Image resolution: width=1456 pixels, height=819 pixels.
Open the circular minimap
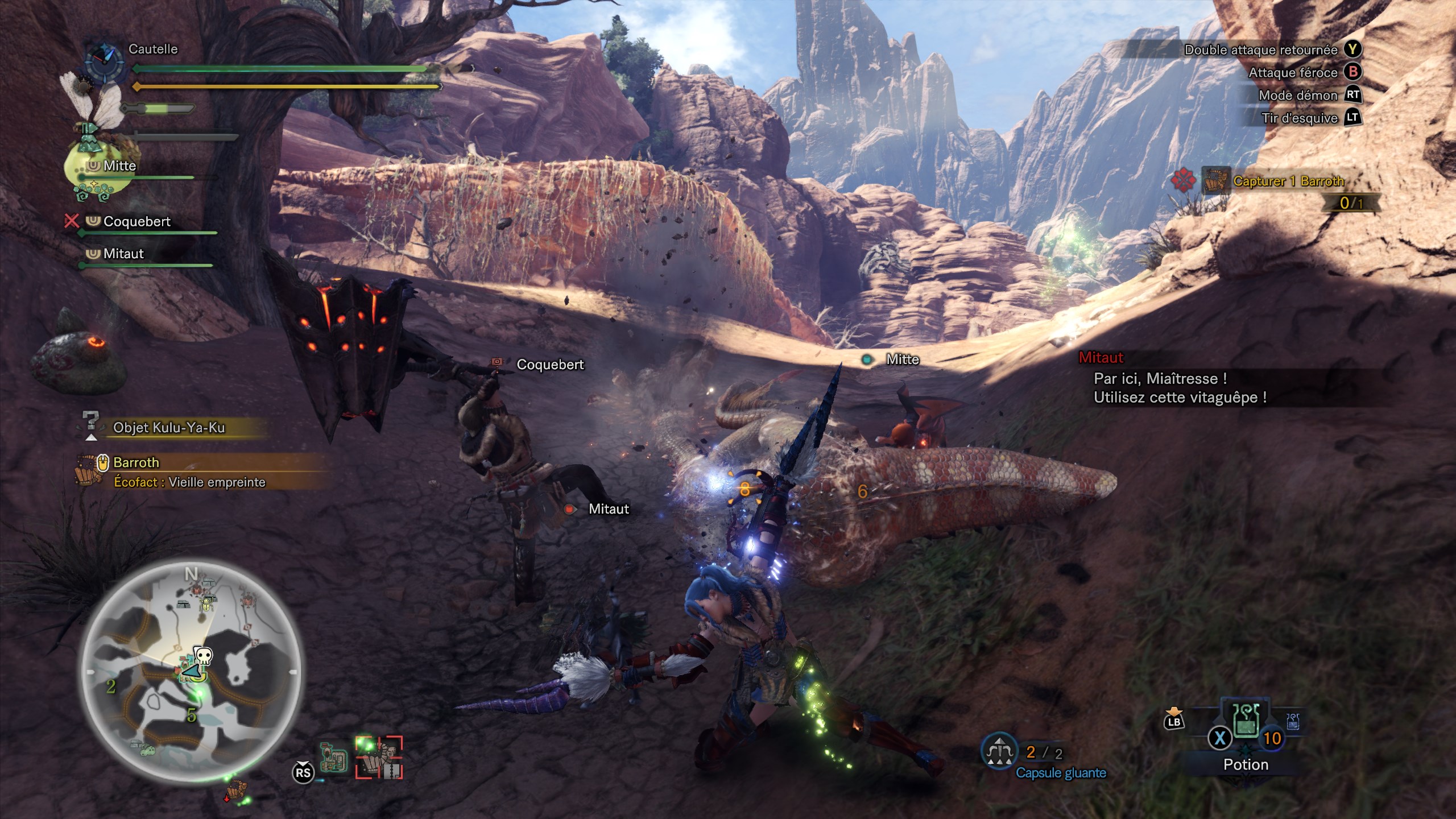click(x=191, y=672)
